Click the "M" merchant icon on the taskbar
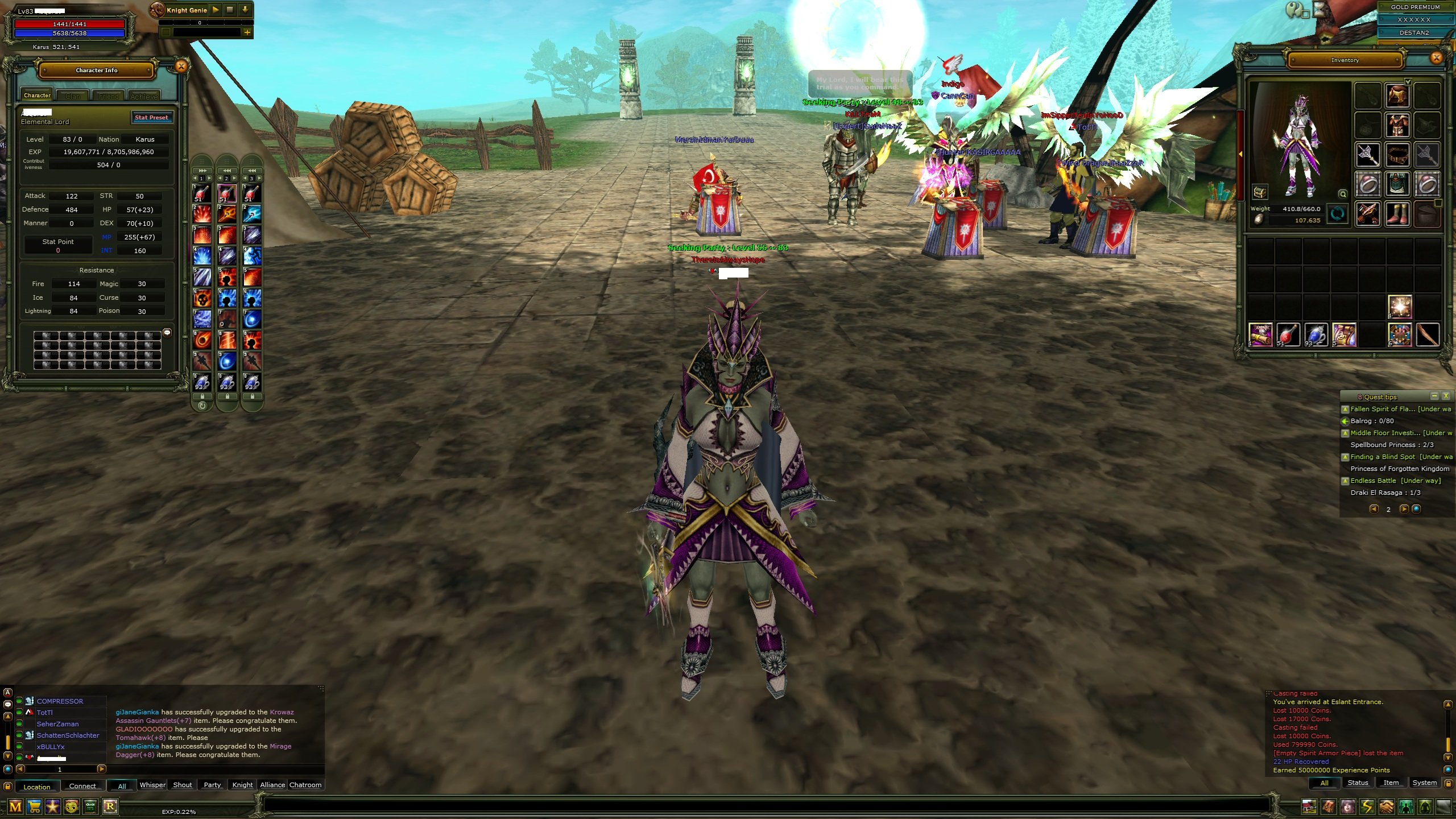 click(15, 806)
